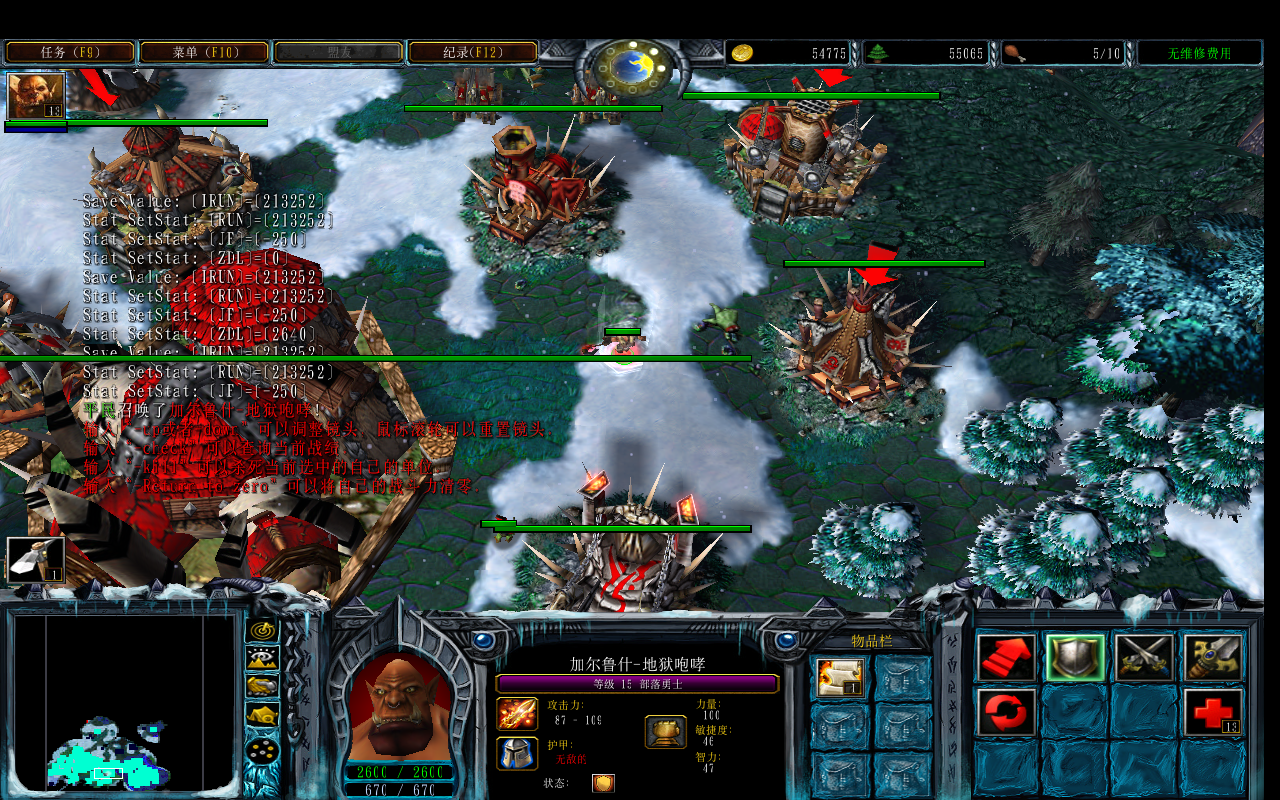Activate the single jeweled sword command
This screenshot has width=1280, height=800.
coord(1213,658)
